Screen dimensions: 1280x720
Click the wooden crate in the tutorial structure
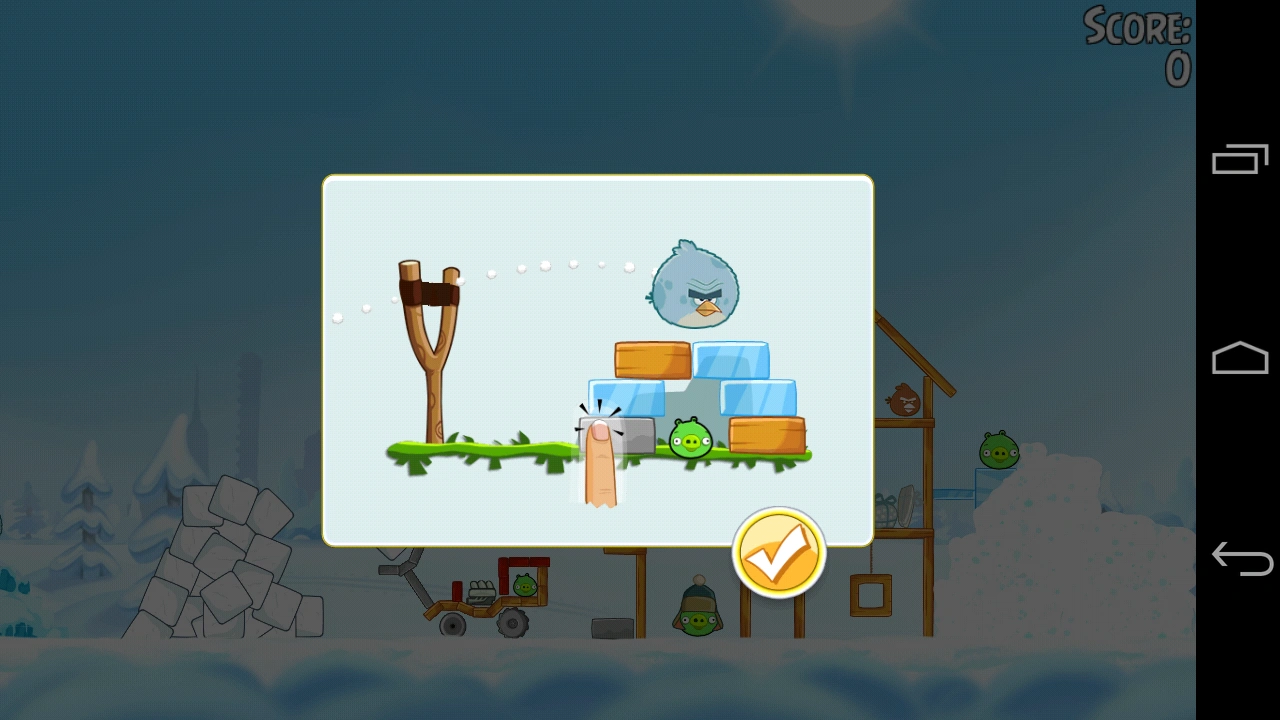click(650, 358)
